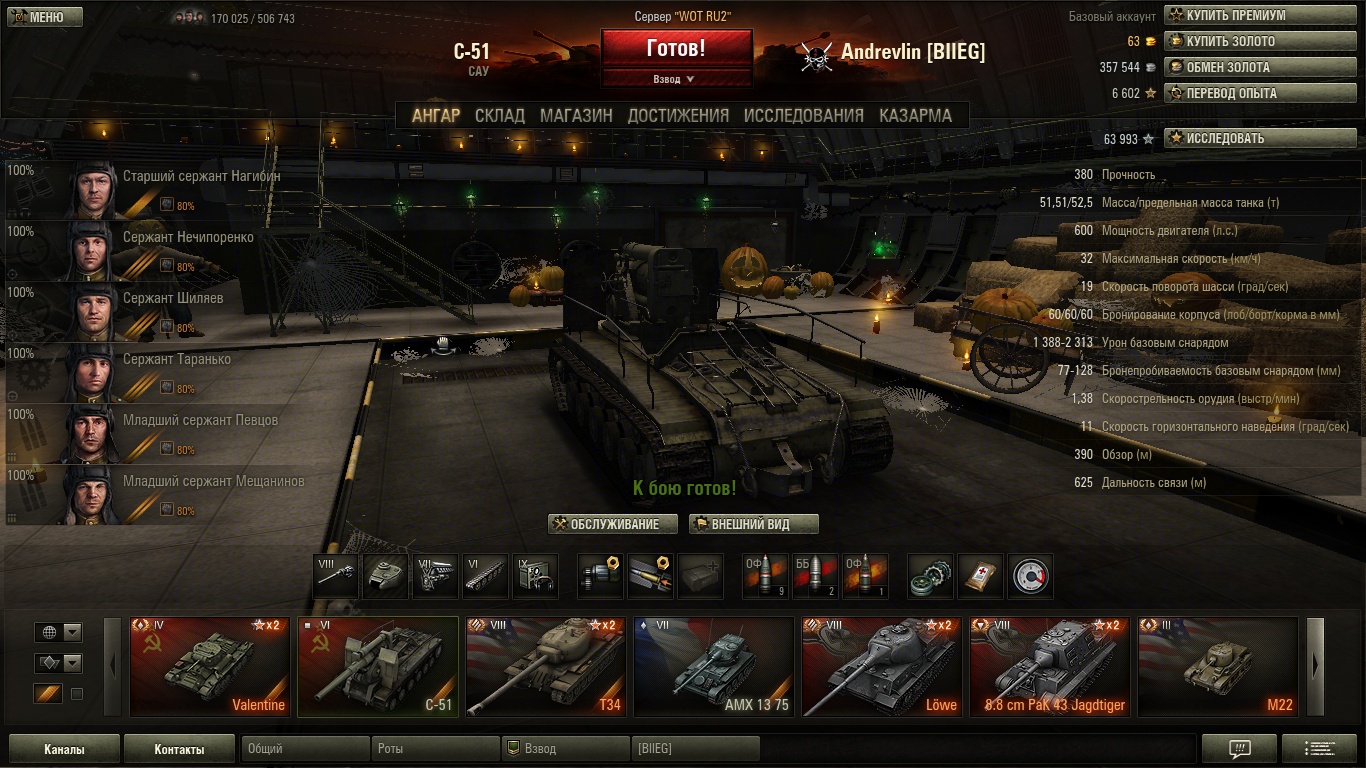Open the Контакты contacts list
The image size is (1366, 768).
tap(179, 749)
